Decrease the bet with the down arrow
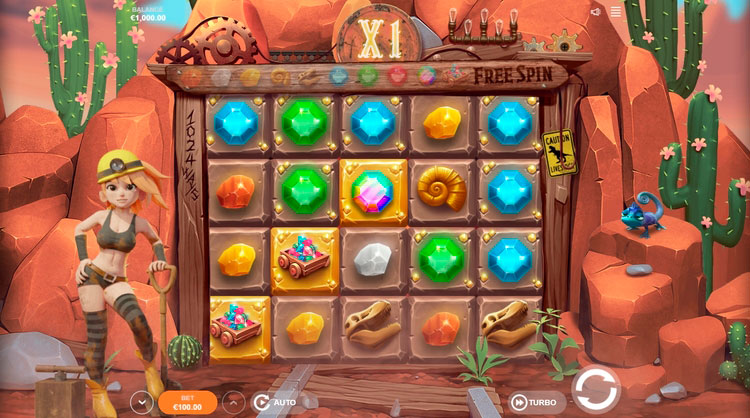Viewport: 750px width, 418px height. [x=141, y=402]
